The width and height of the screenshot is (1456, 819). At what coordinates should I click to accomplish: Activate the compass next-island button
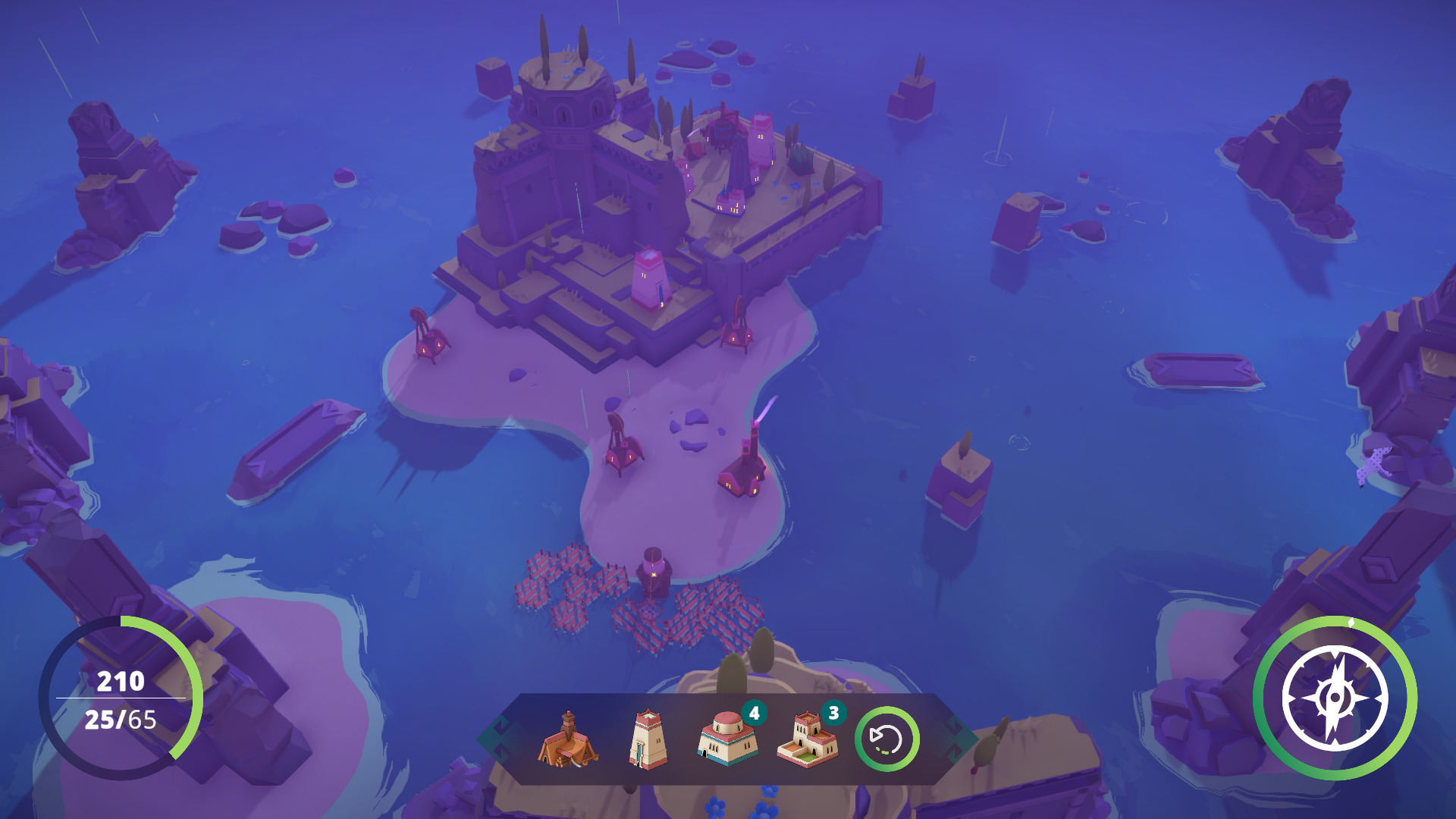click(x=1335, y=698)
